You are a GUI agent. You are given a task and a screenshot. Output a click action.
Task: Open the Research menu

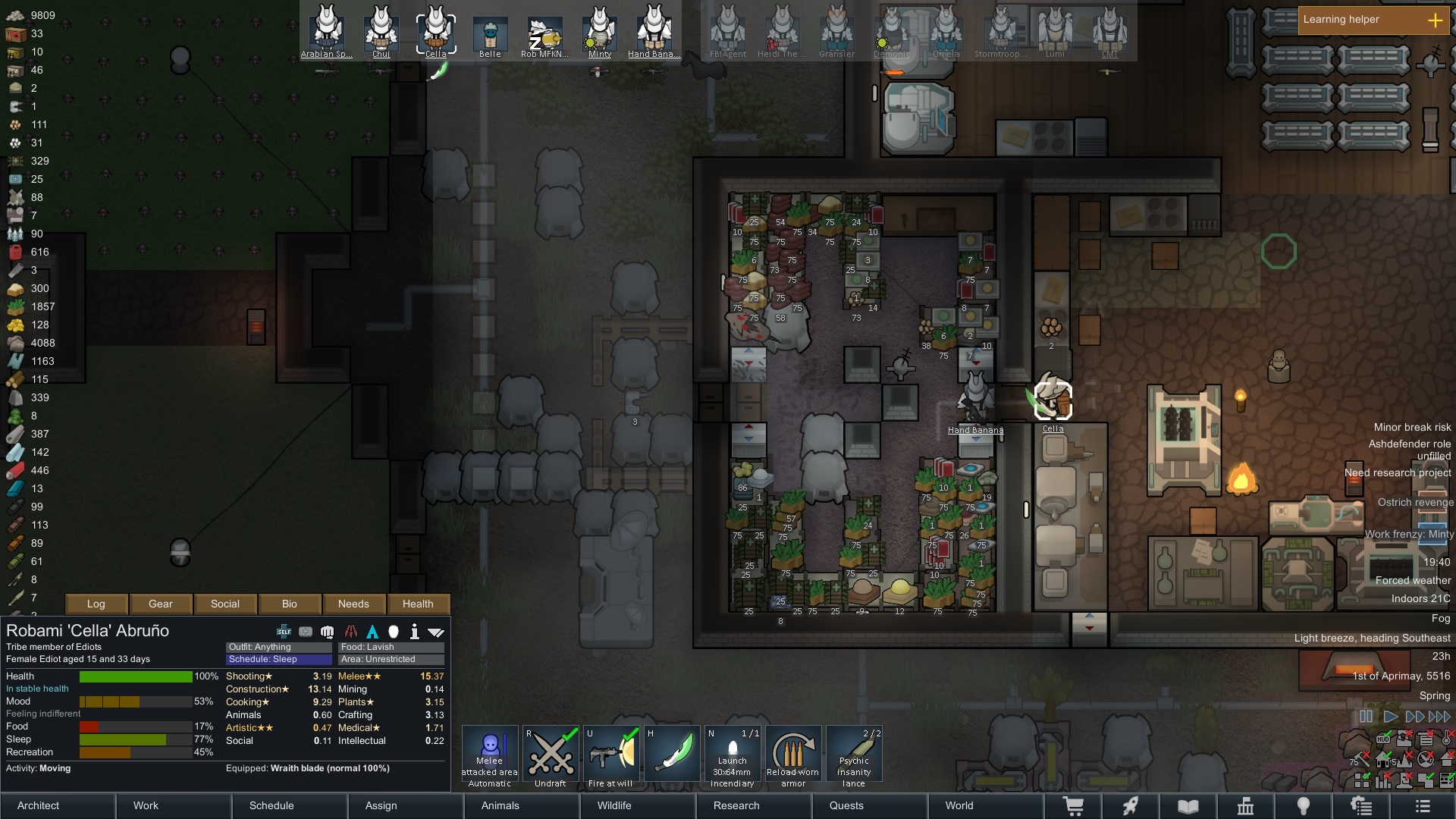click(x=753, y=805)
